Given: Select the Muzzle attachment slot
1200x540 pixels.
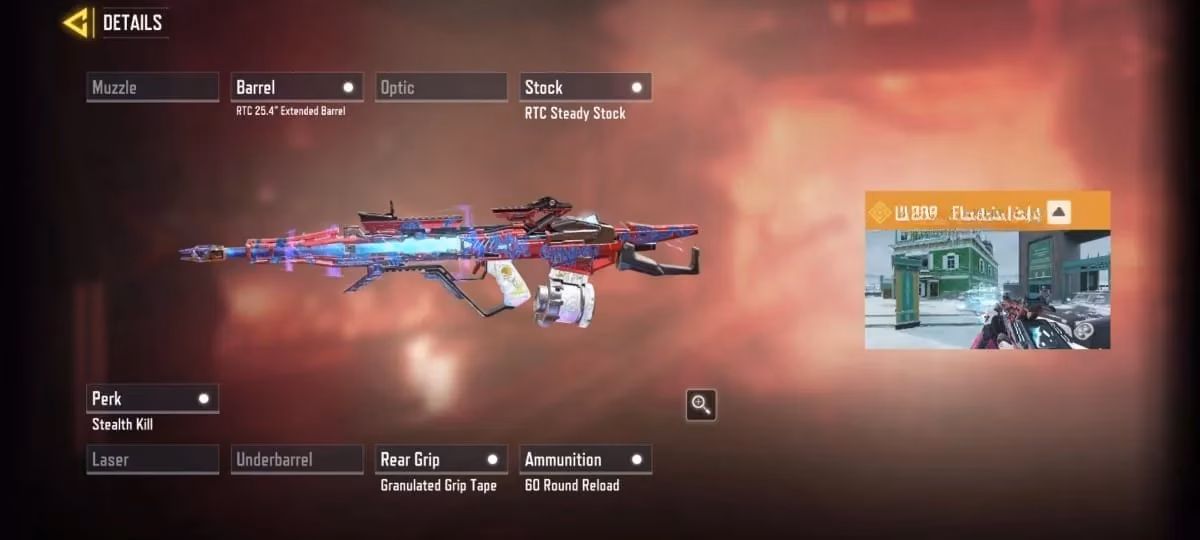Looking at the screenshot, I should click(153, 87).
